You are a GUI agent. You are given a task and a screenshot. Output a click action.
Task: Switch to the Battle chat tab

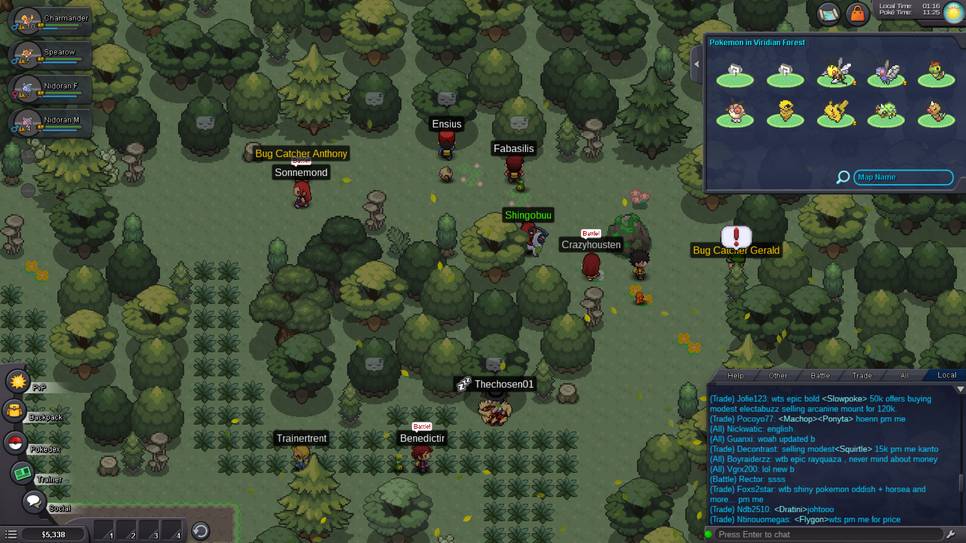point(820,376)
